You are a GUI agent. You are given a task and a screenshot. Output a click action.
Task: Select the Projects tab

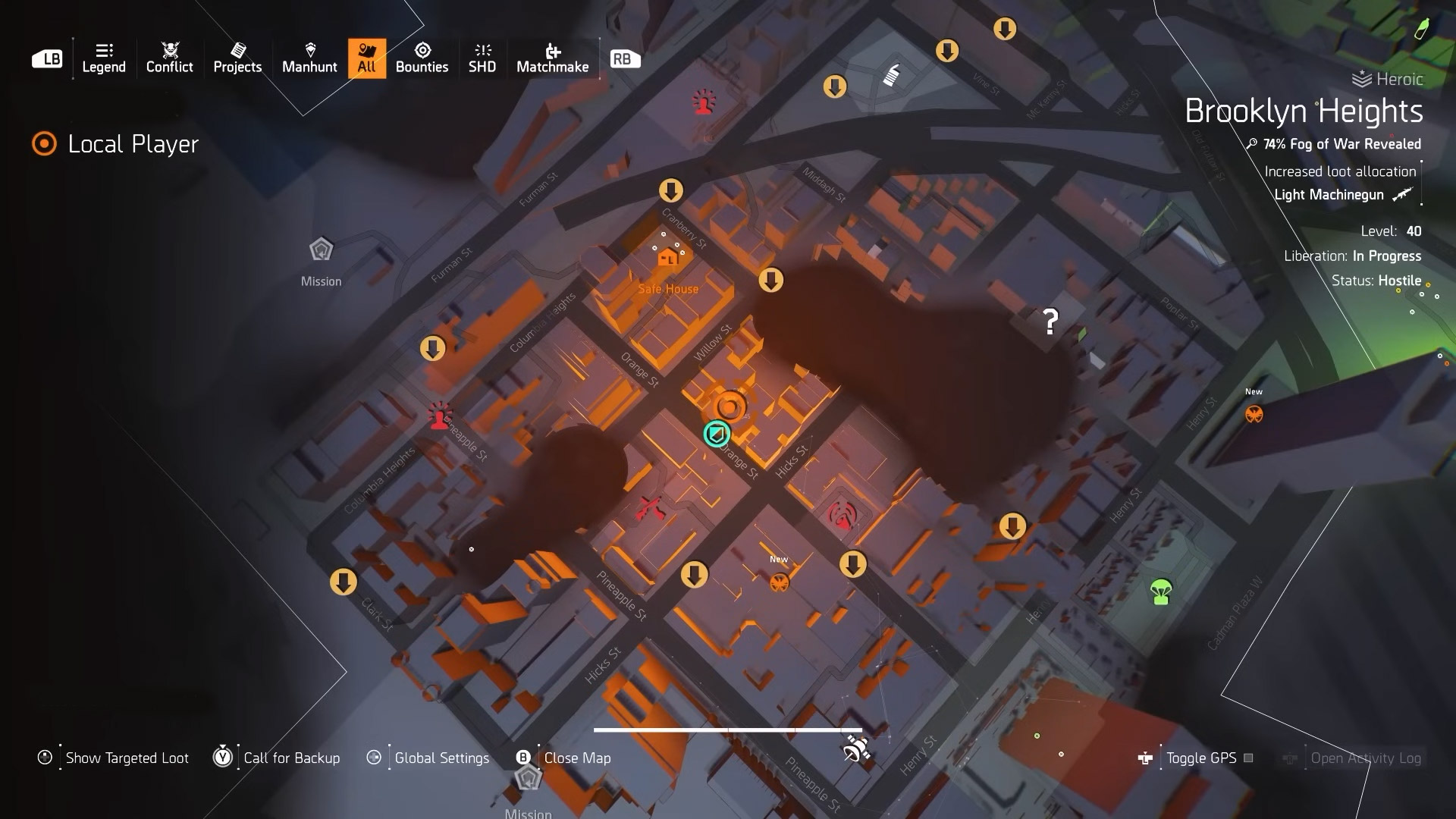[237, 58]
